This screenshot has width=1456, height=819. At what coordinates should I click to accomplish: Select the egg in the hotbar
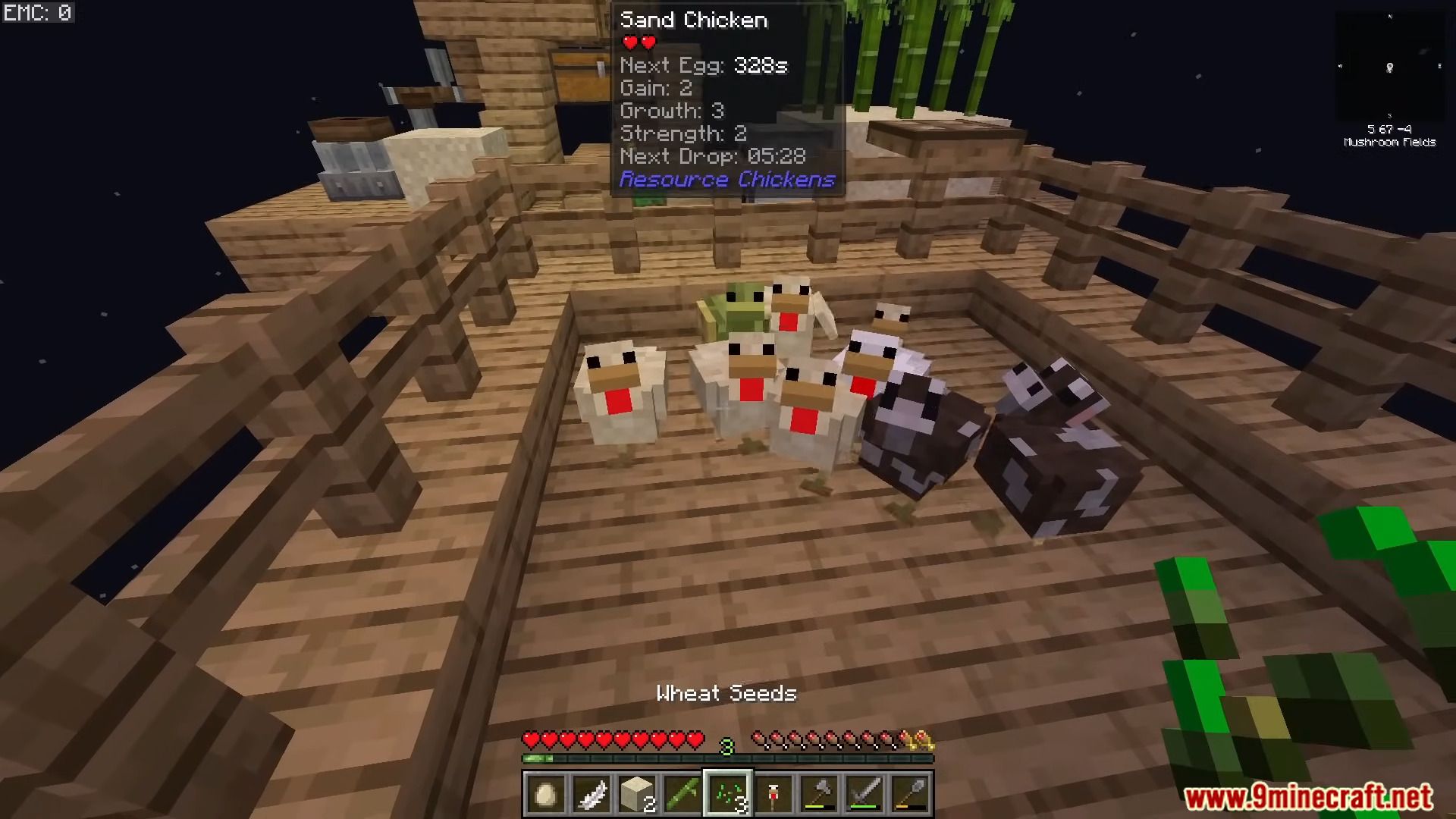coord(545,794)
